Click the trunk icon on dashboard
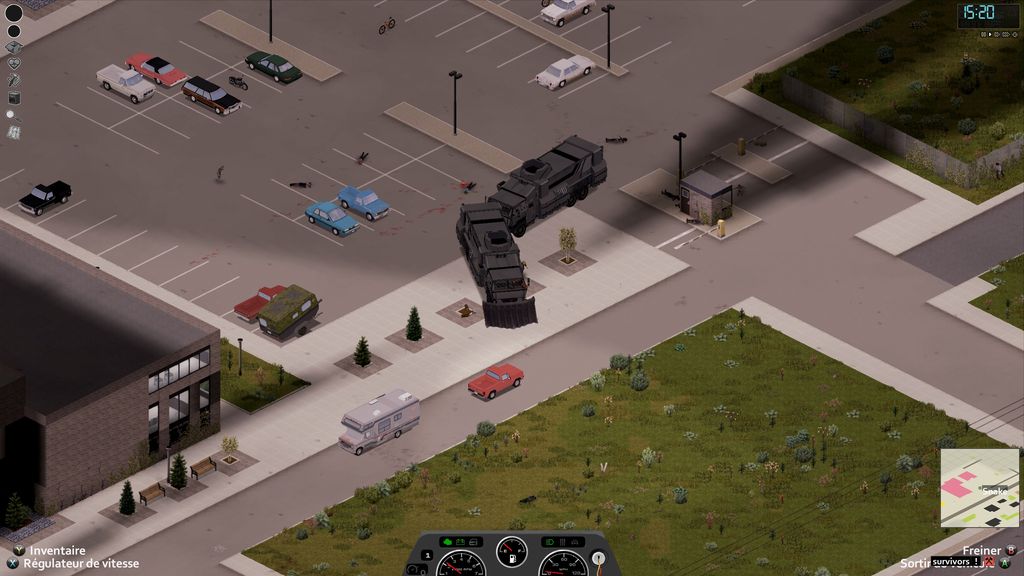 point(575,542)
